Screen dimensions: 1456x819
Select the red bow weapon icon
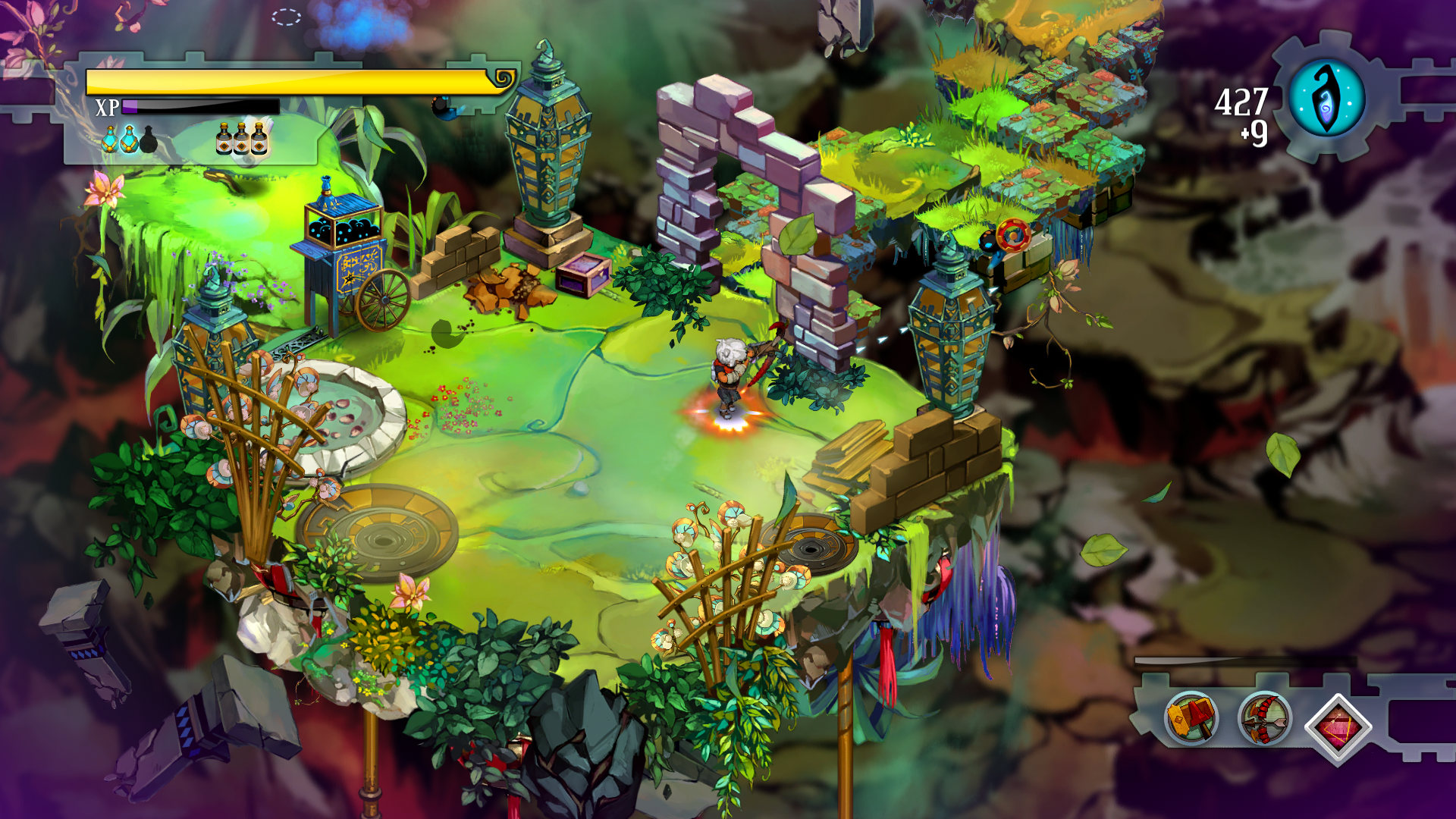[1263, 717]
